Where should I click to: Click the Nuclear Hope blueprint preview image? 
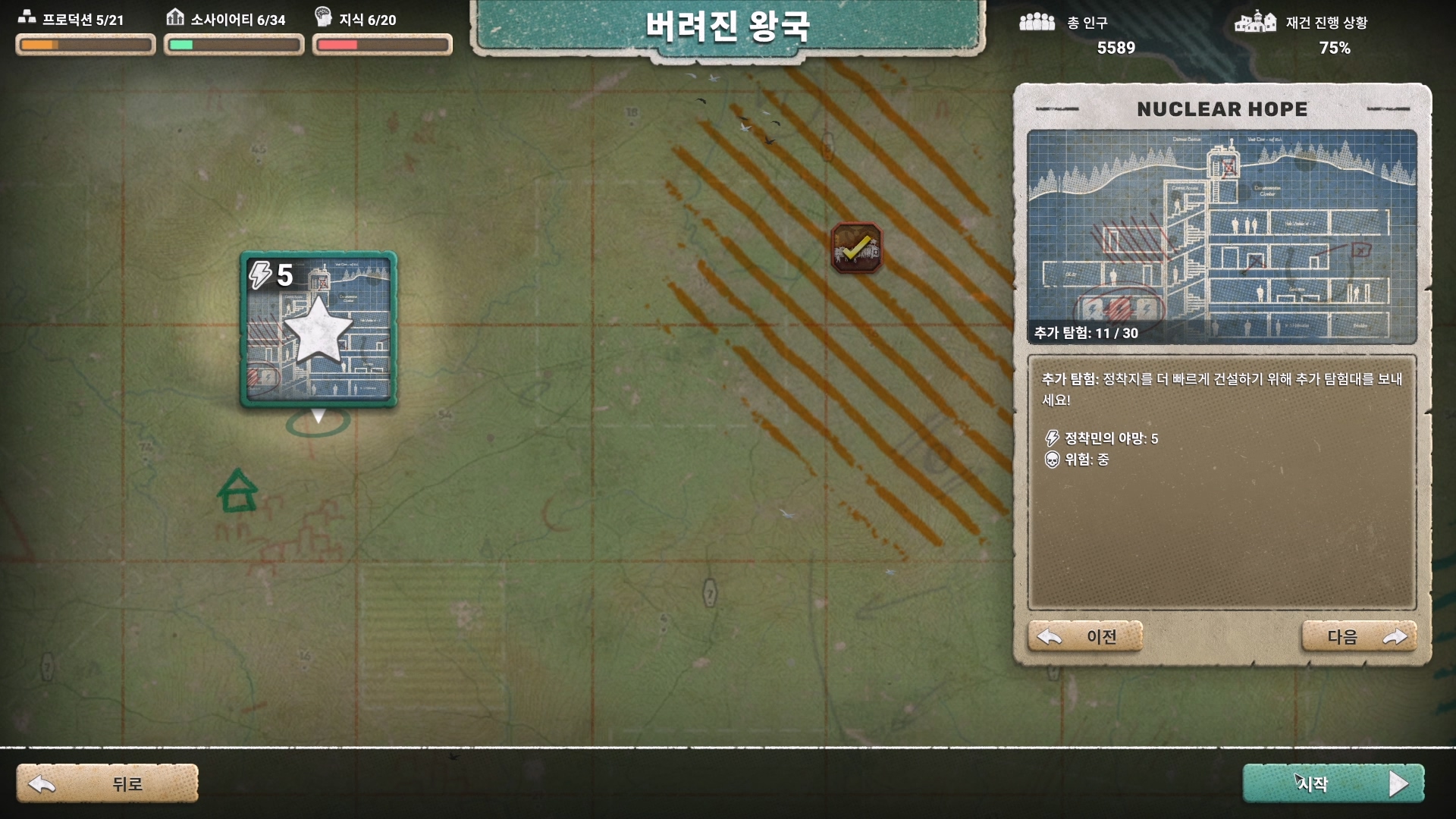1222,237
